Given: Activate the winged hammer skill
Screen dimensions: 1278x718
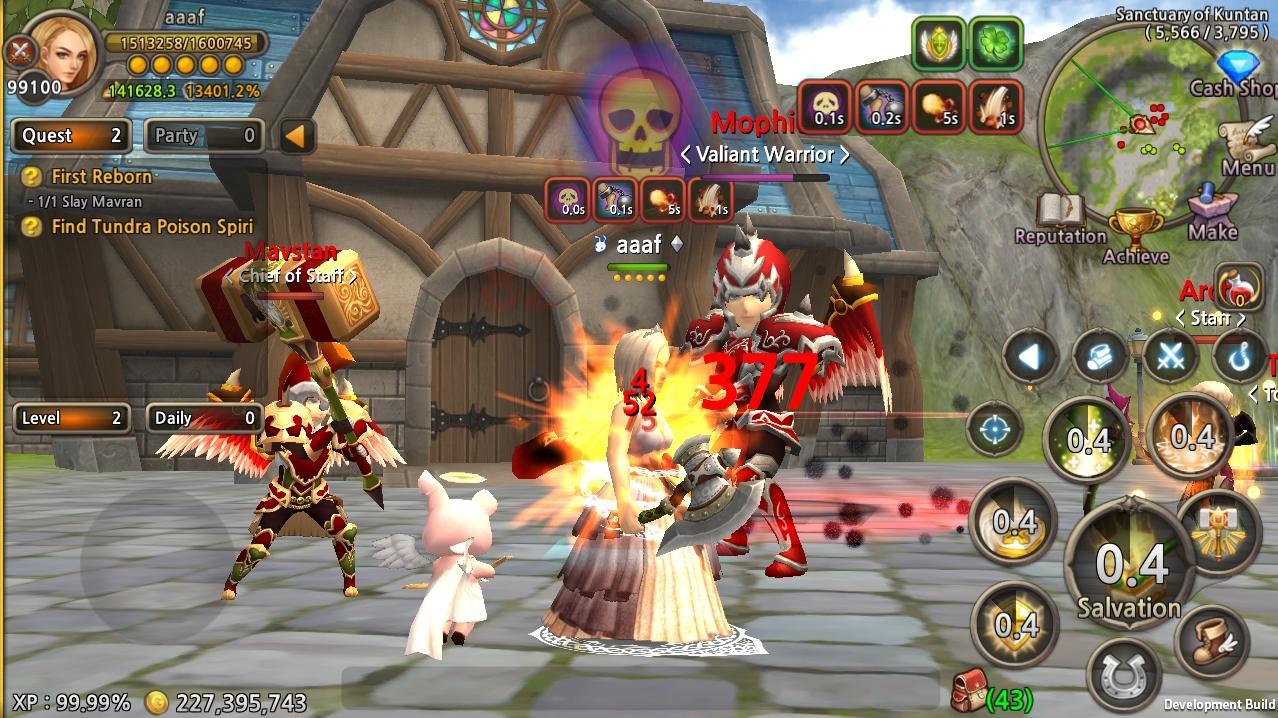Looking at the screenshot, I should point(1217,530).
